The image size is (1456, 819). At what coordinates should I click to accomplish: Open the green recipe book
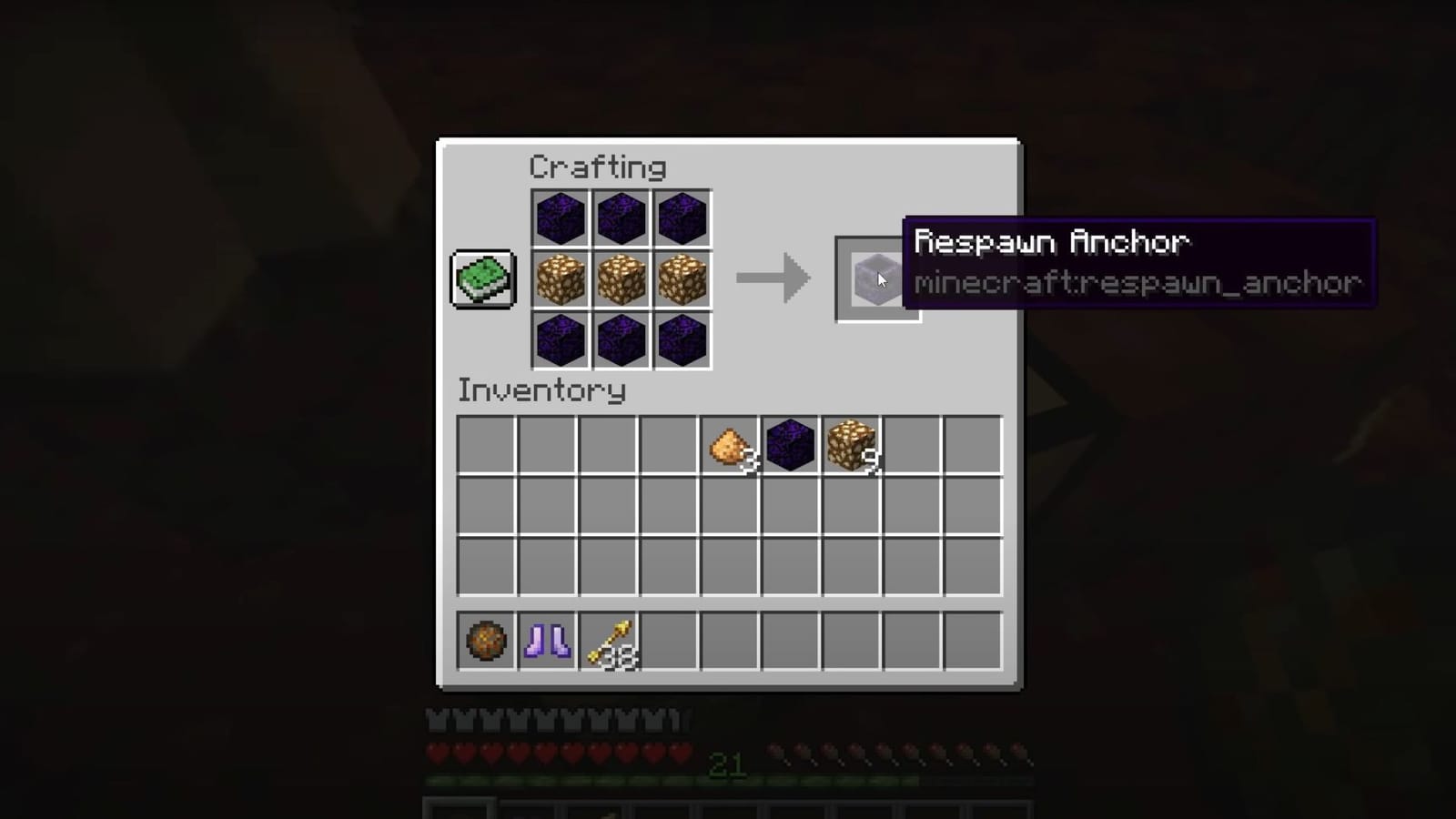coord(483,278)
